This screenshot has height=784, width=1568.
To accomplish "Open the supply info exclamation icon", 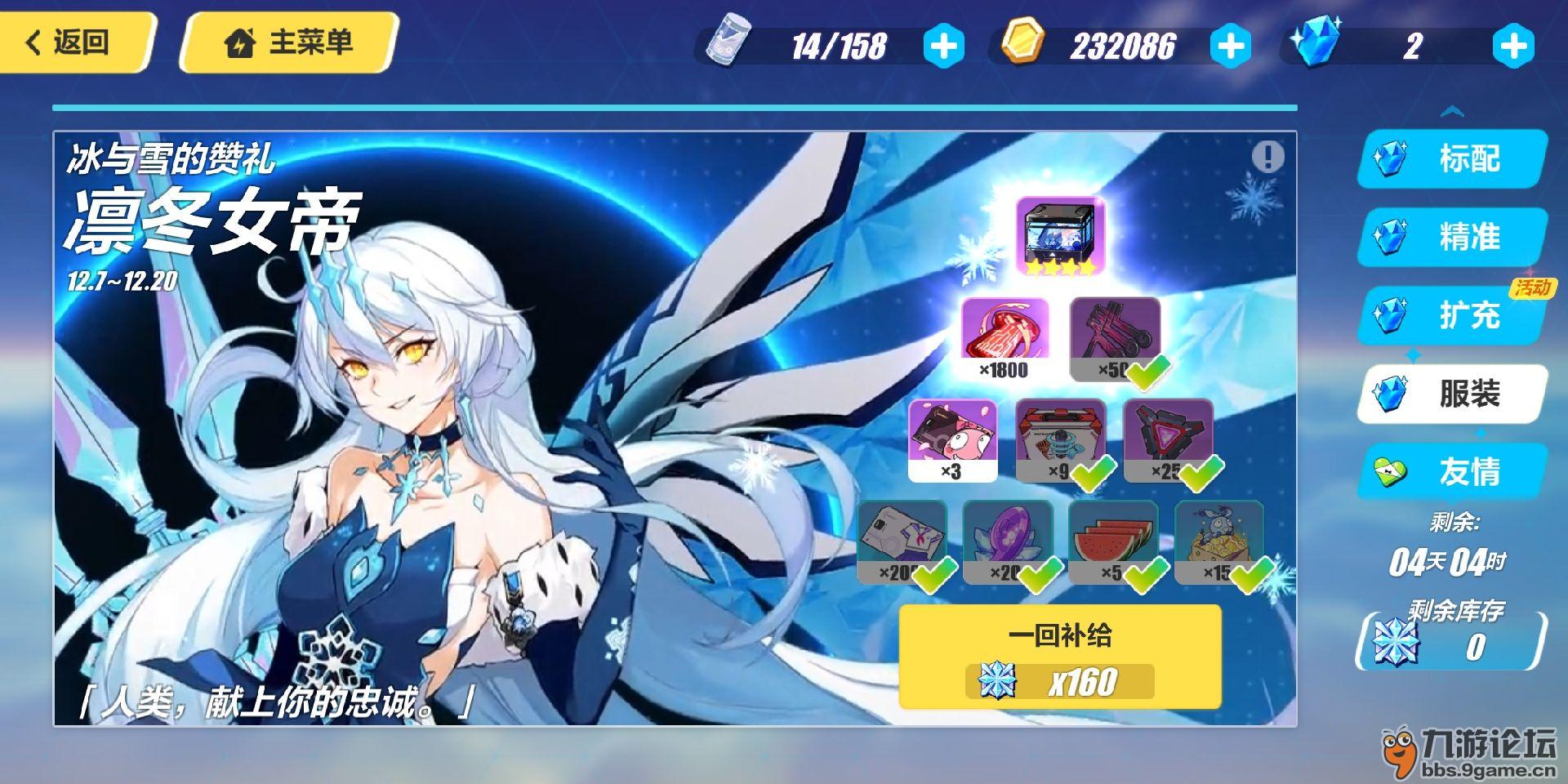I will tap(1267, 155).
